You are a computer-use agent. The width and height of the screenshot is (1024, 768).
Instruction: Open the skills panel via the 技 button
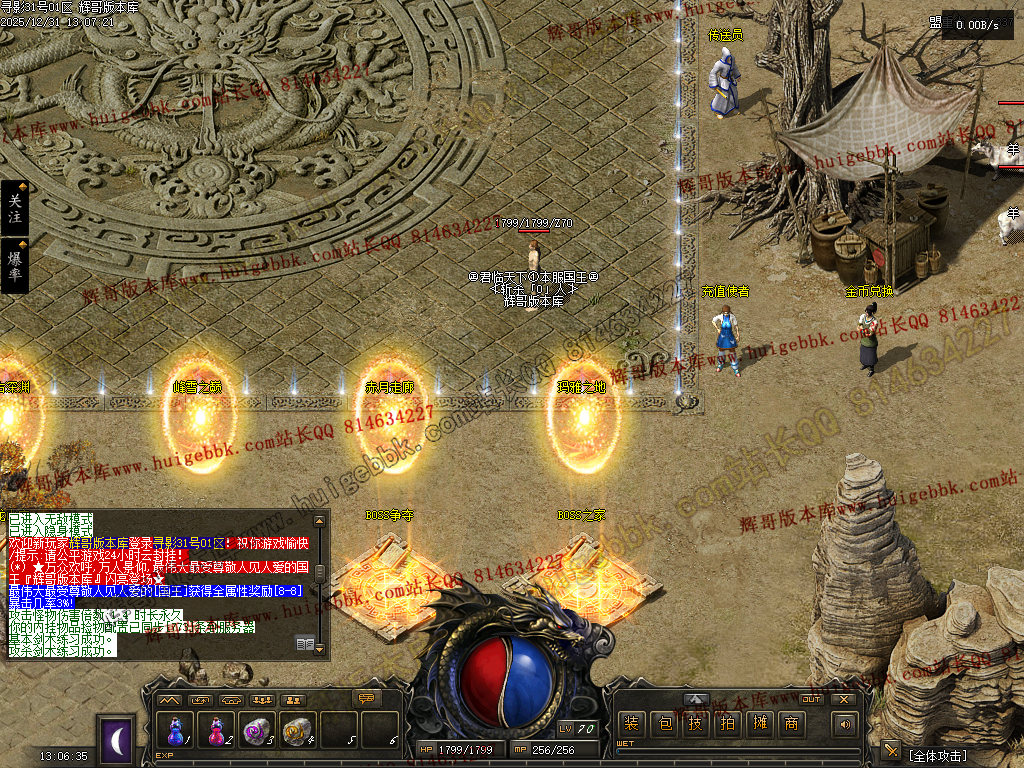tap(695, 724)
